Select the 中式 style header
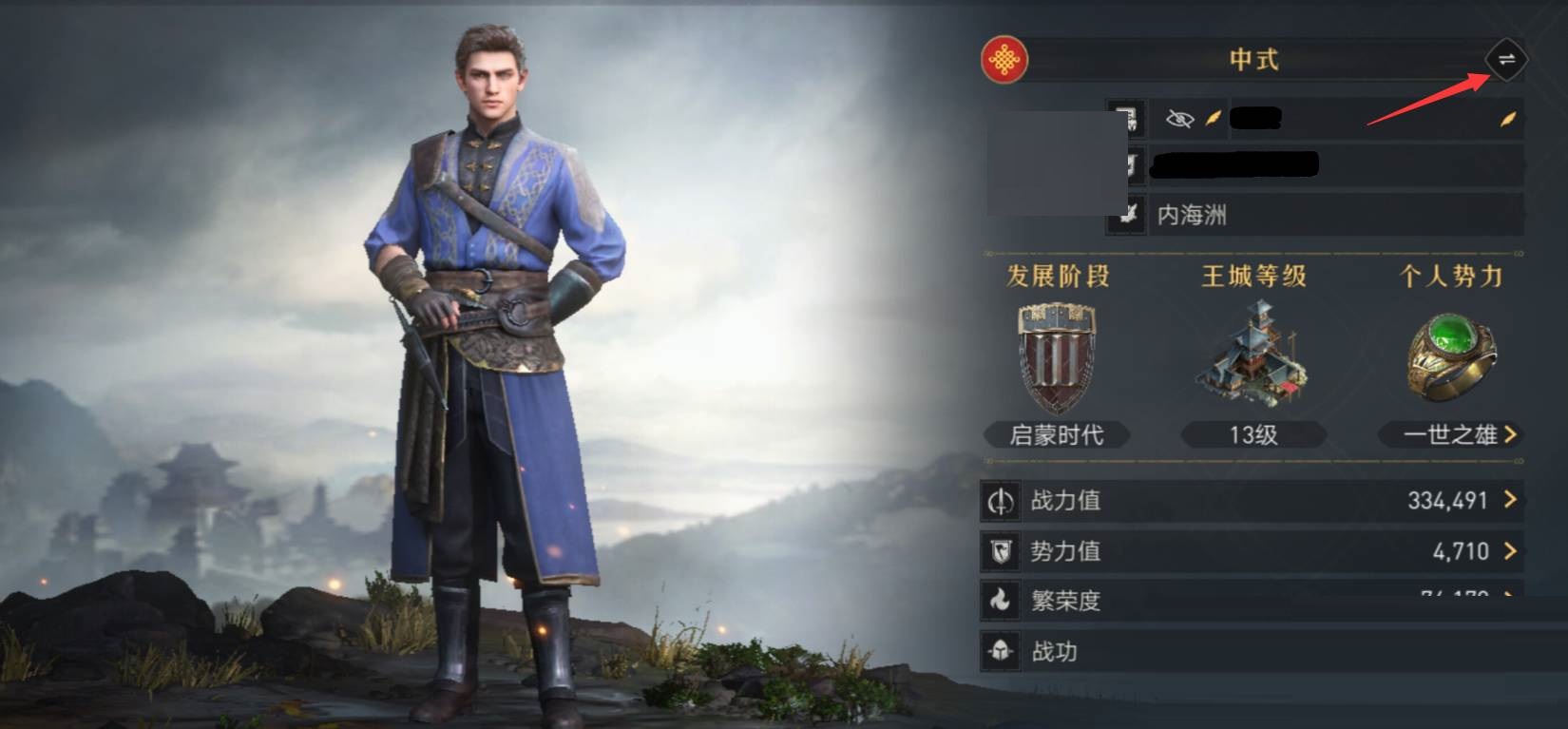 coord(1254,60)
